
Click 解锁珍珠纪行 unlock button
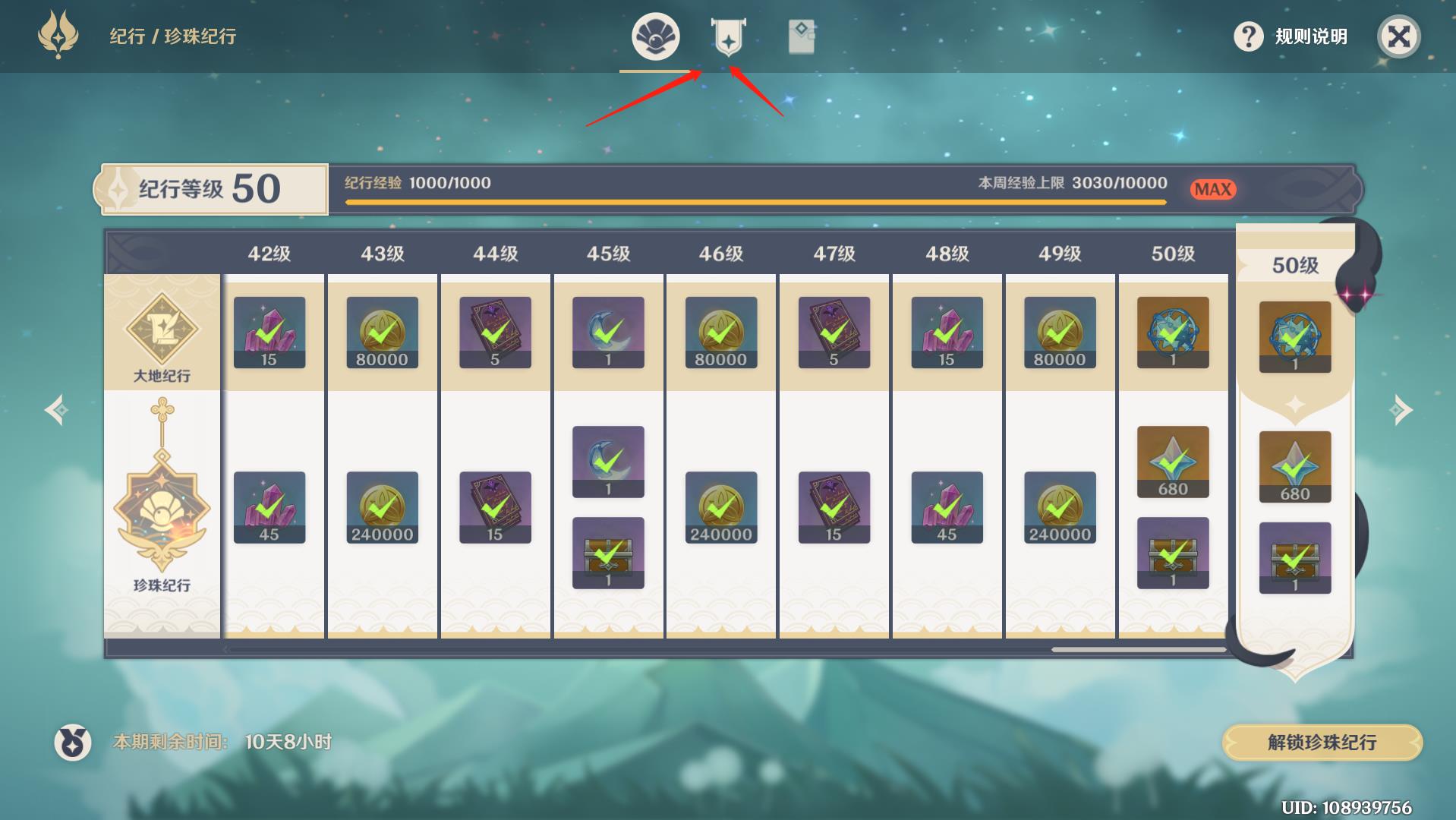tap(1322, 742)
